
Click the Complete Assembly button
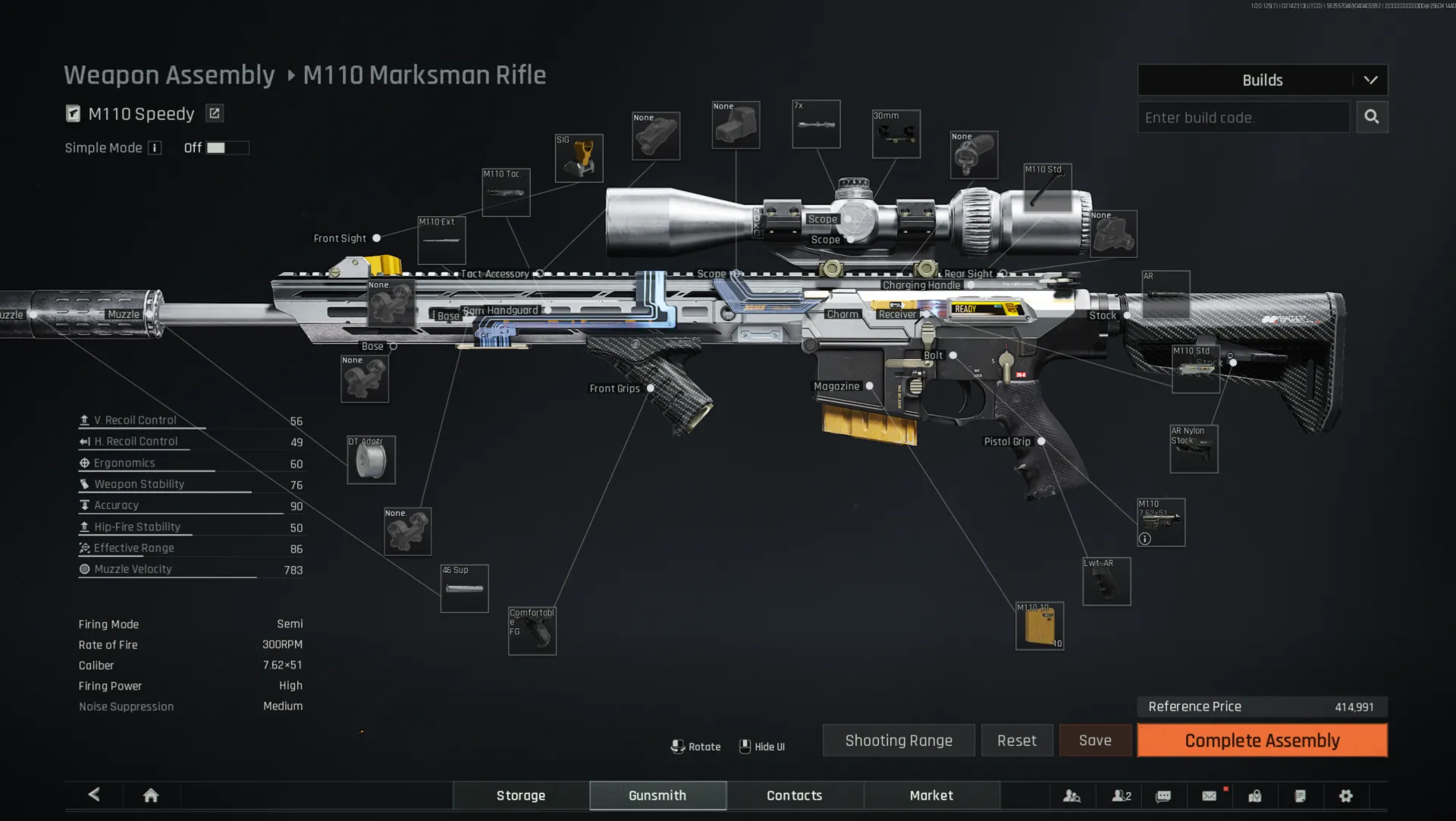[x=1261, y=740]
